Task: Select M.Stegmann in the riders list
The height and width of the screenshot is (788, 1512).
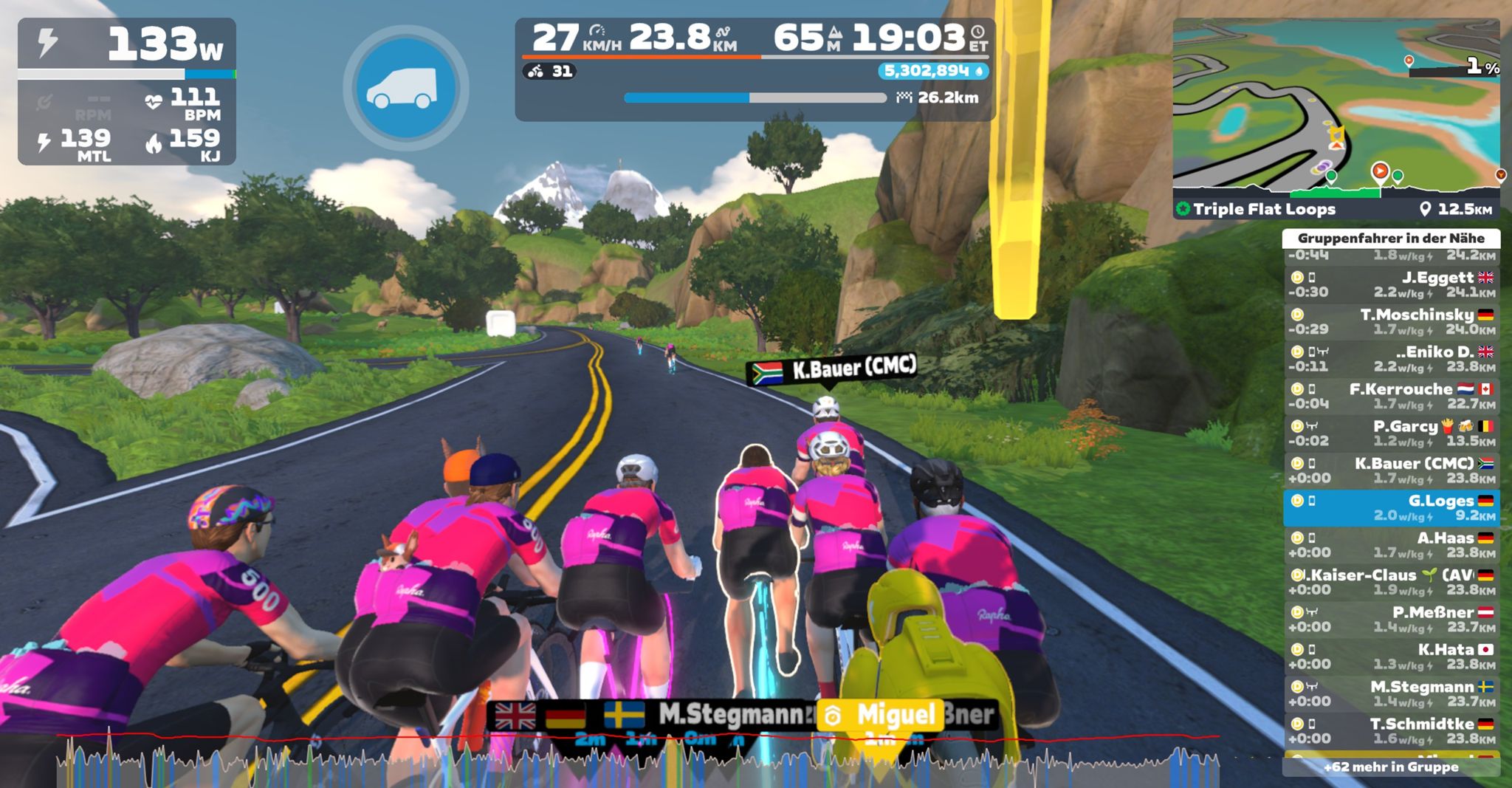Action: coord(1392,693)
